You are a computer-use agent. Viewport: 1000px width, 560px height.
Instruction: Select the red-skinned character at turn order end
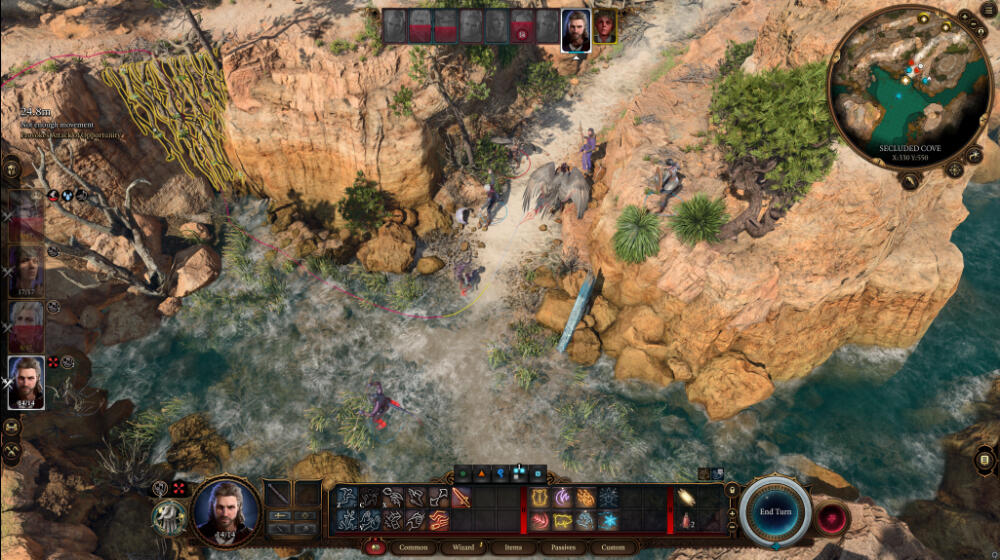[604, 27]
